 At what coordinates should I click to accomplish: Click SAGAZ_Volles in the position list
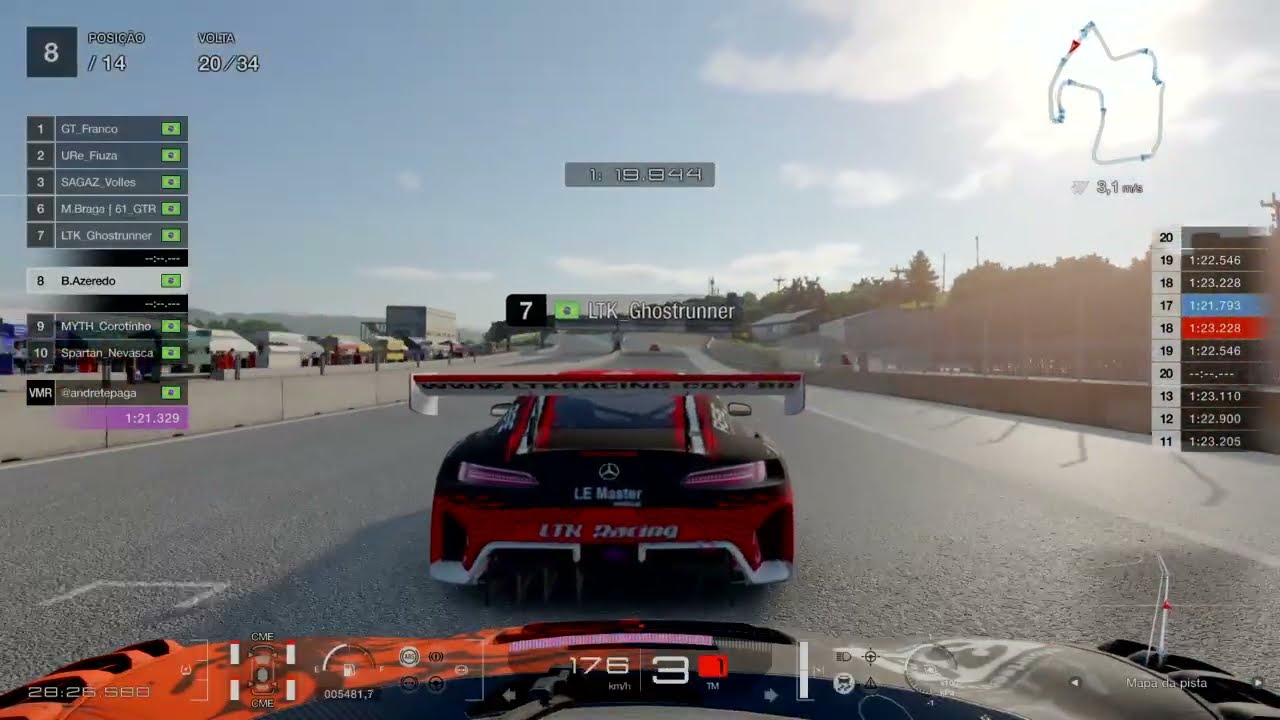pos(106,182)
